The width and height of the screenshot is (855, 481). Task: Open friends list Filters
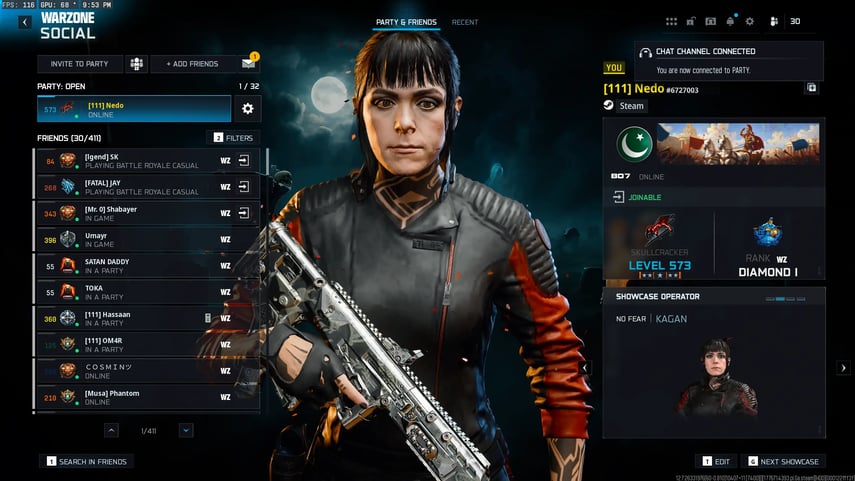click(x=233, y=138)
